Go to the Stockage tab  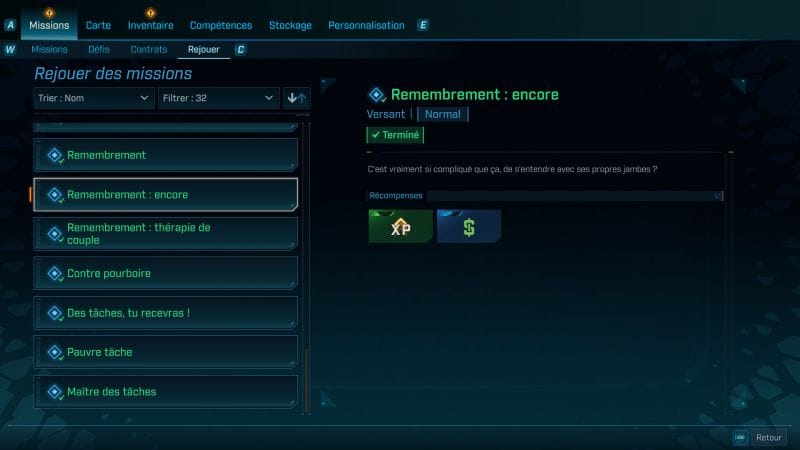pyautogui.click(x=290, y=25)
